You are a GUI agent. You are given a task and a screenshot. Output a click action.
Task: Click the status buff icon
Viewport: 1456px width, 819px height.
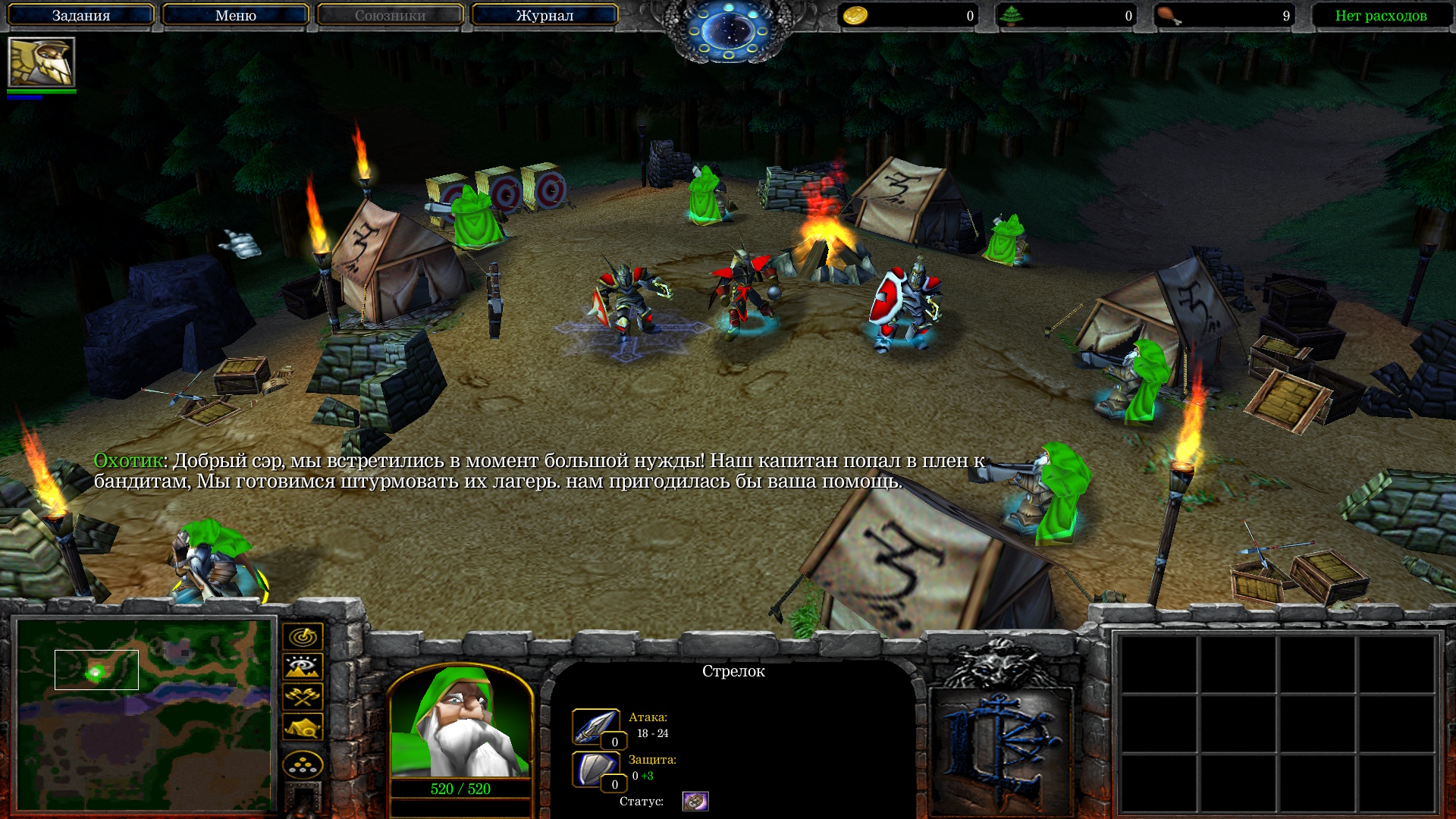695,801
